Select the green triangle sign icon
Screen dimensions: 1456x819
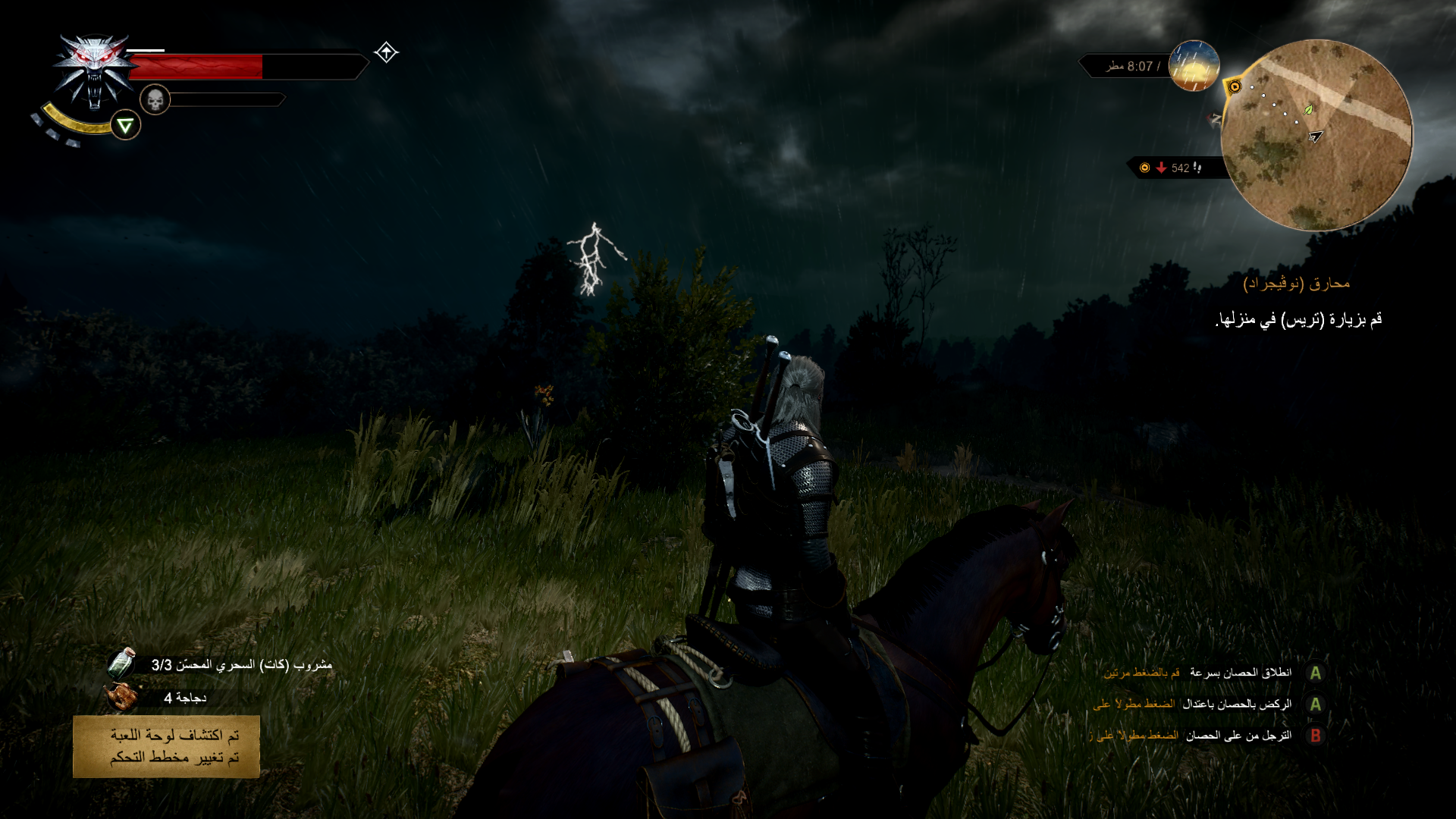125,125
